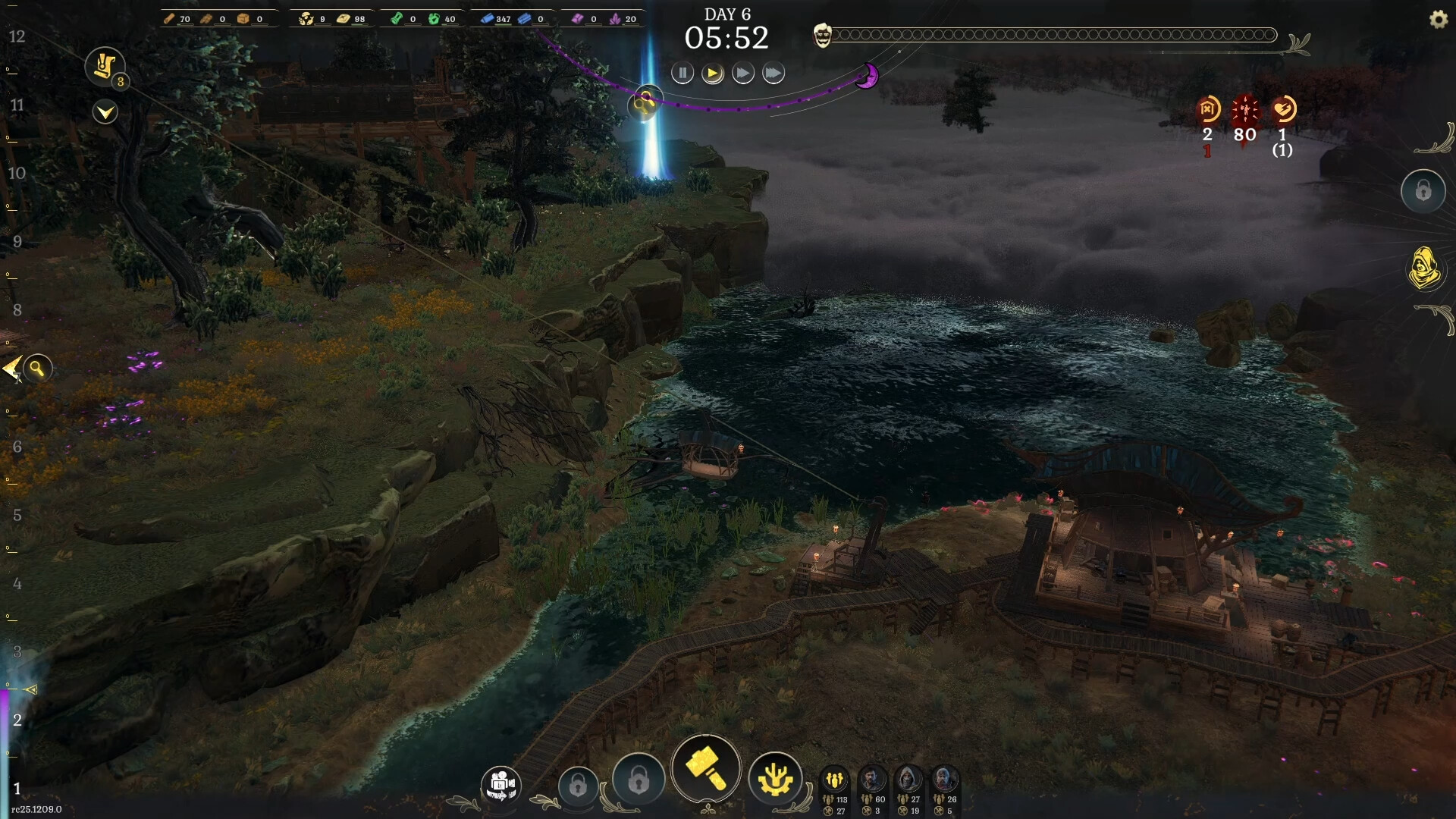The width and height of the screenshot is (1456, 819).
Task: Click the locked menu slot left of the hammer
Action: pos(639,781)
